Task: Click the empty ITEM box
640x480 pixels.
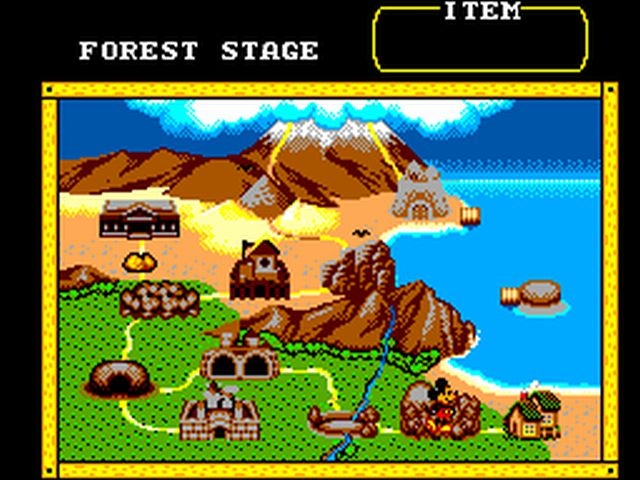Action: pos(480,42)
